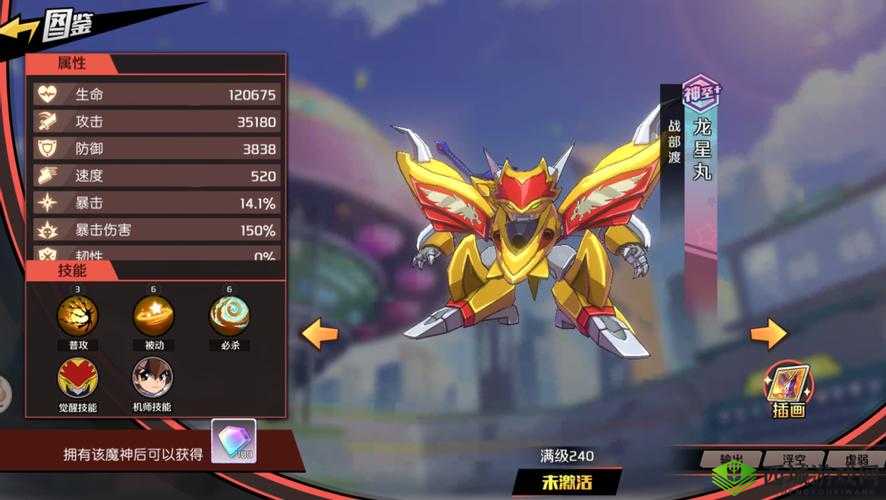The width and height of the screenshot is (886, 500).
Task: Switch to the previous mecha with left arrow
Action: point(320,333)
